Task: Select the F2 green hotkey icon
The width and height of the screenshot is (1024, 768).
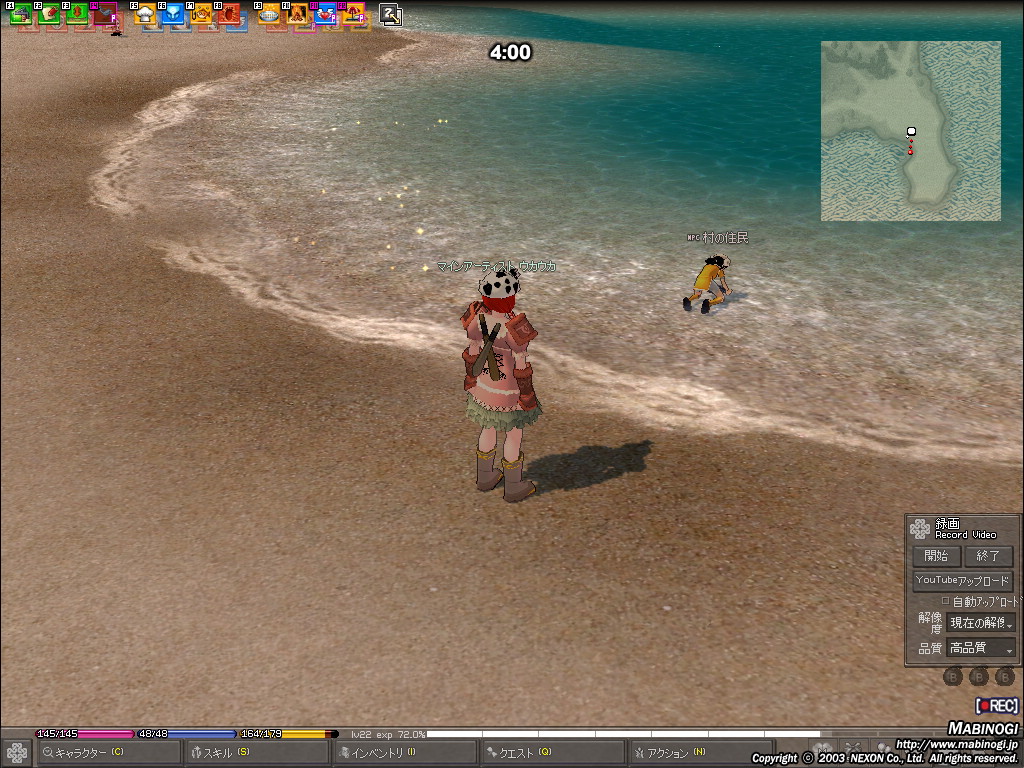Action: pos(49,14)
